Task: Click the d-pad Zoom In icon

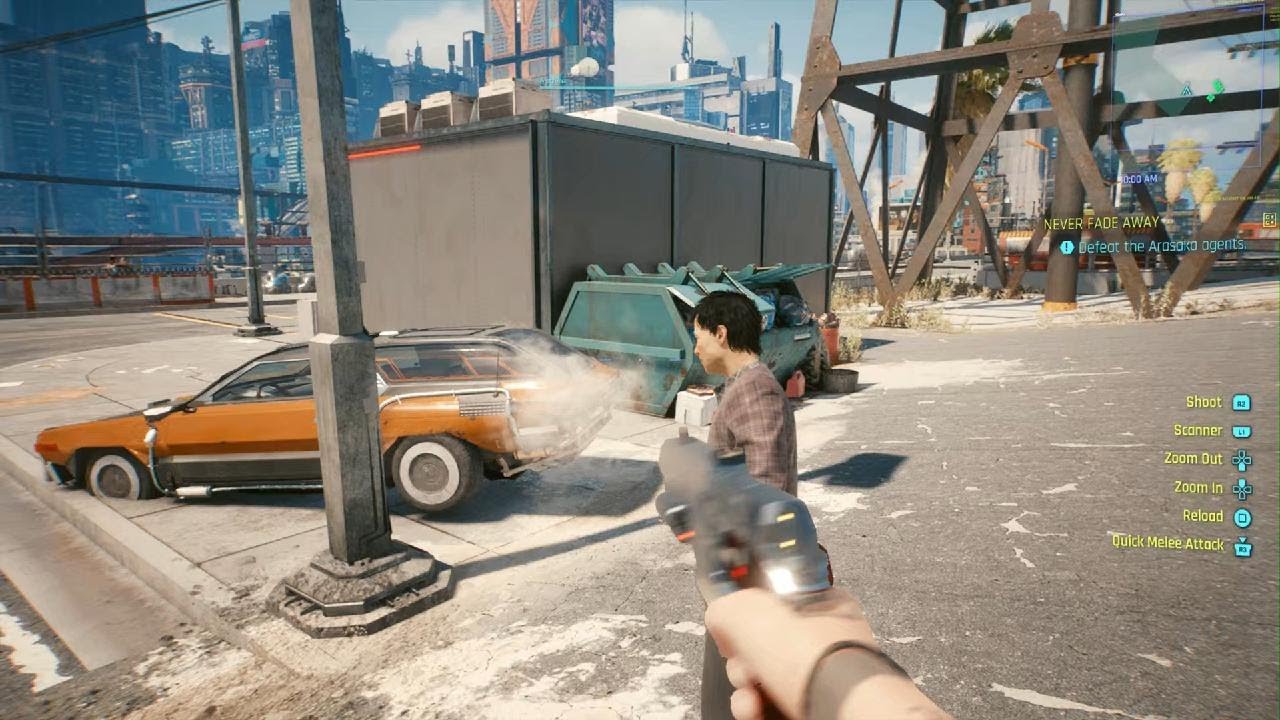Action: click(1241, 488)
